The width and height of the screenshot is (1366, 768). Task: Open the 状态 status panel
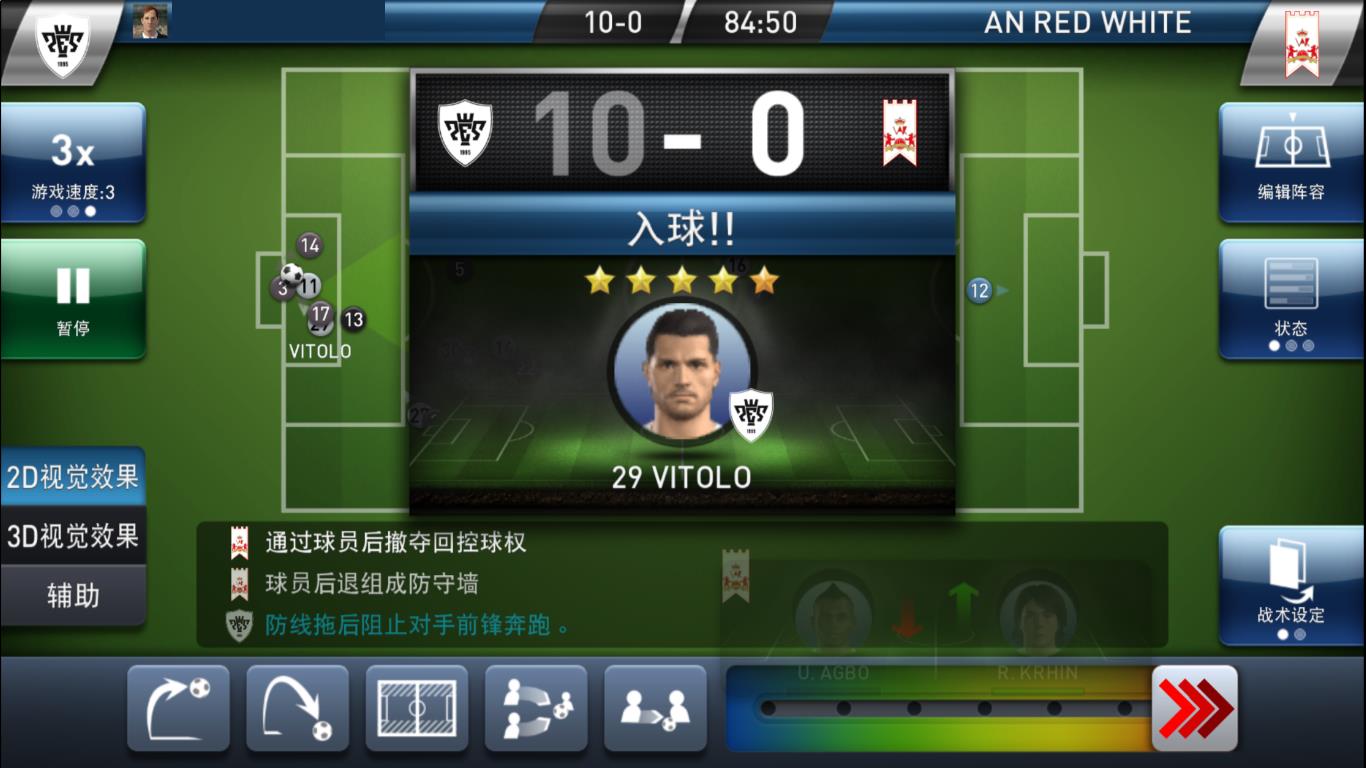[1291, 298]
